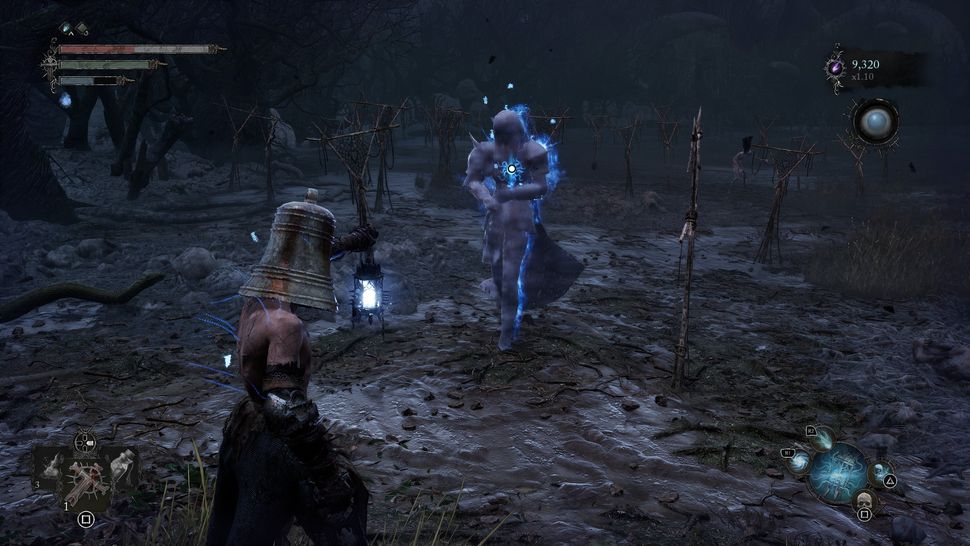Click the purple vigor currency icon
The width and height of the screenshot is (970, 546).
[x=834, y=67]
